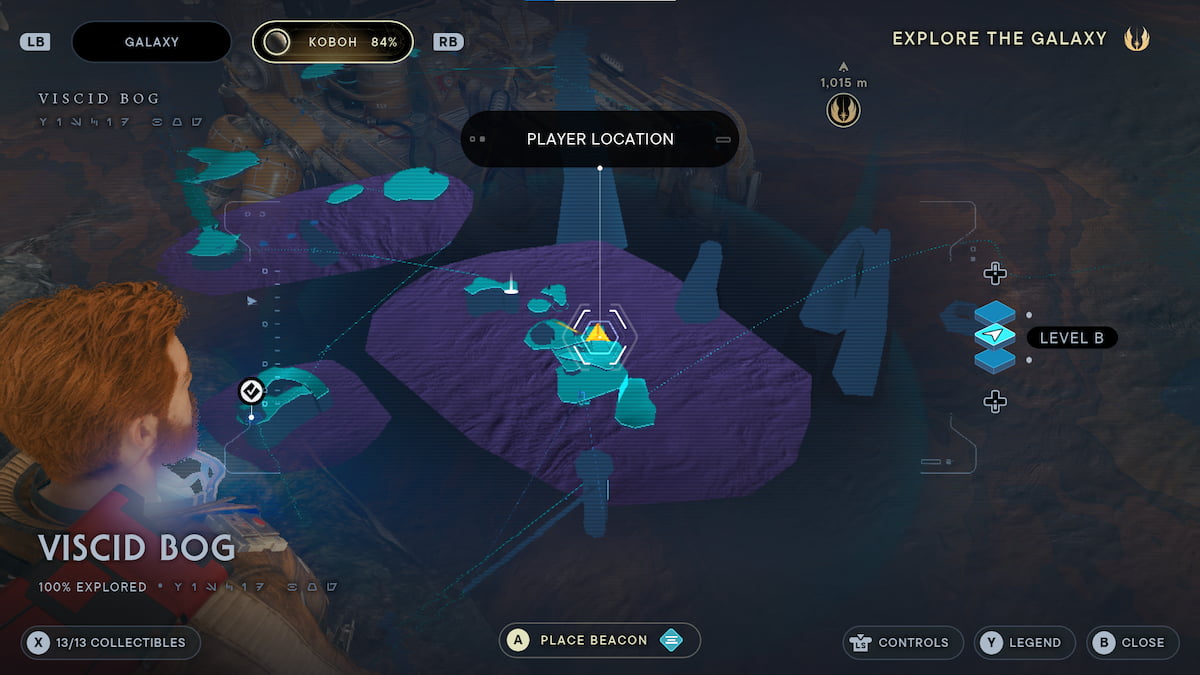Show the map Legend
This screenshot has width=1200, height=675.
click(x=1025, y=642)
